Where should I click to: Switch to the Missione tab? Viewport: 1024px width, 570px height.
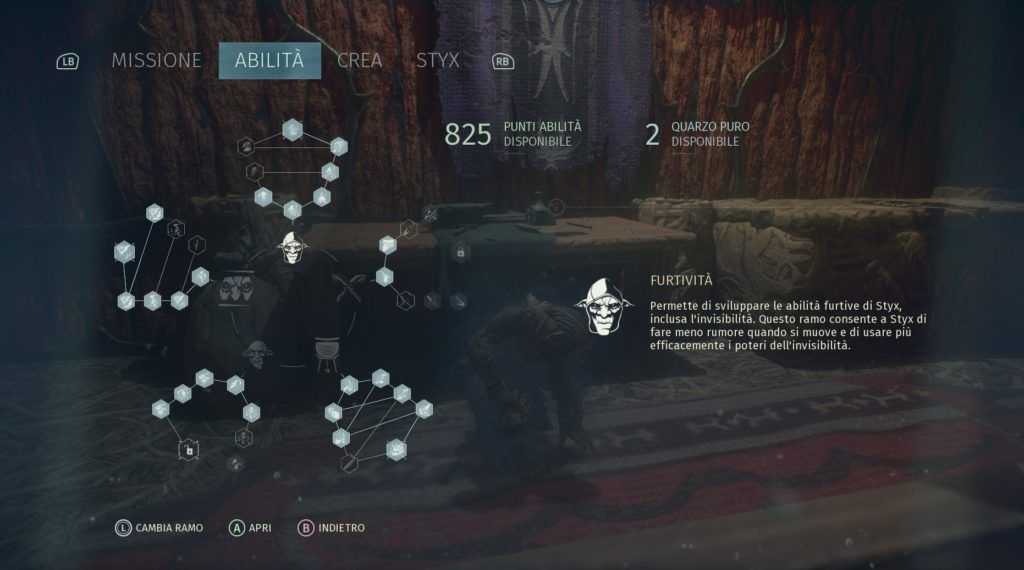pyautogui.click(x=156, y=60)
